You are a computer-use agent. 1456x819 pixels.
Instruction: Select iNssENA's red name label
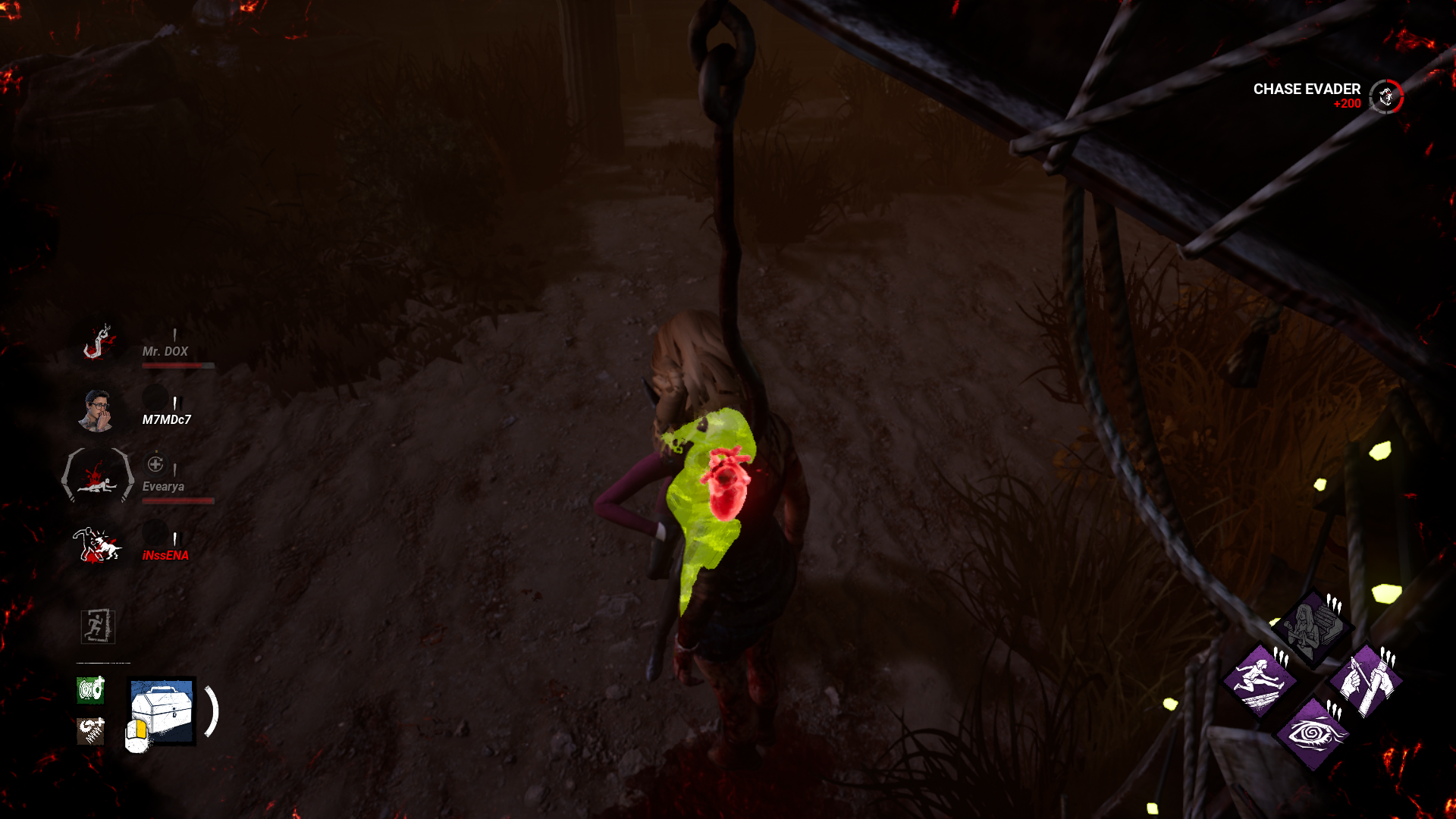(x=166, y=554)
